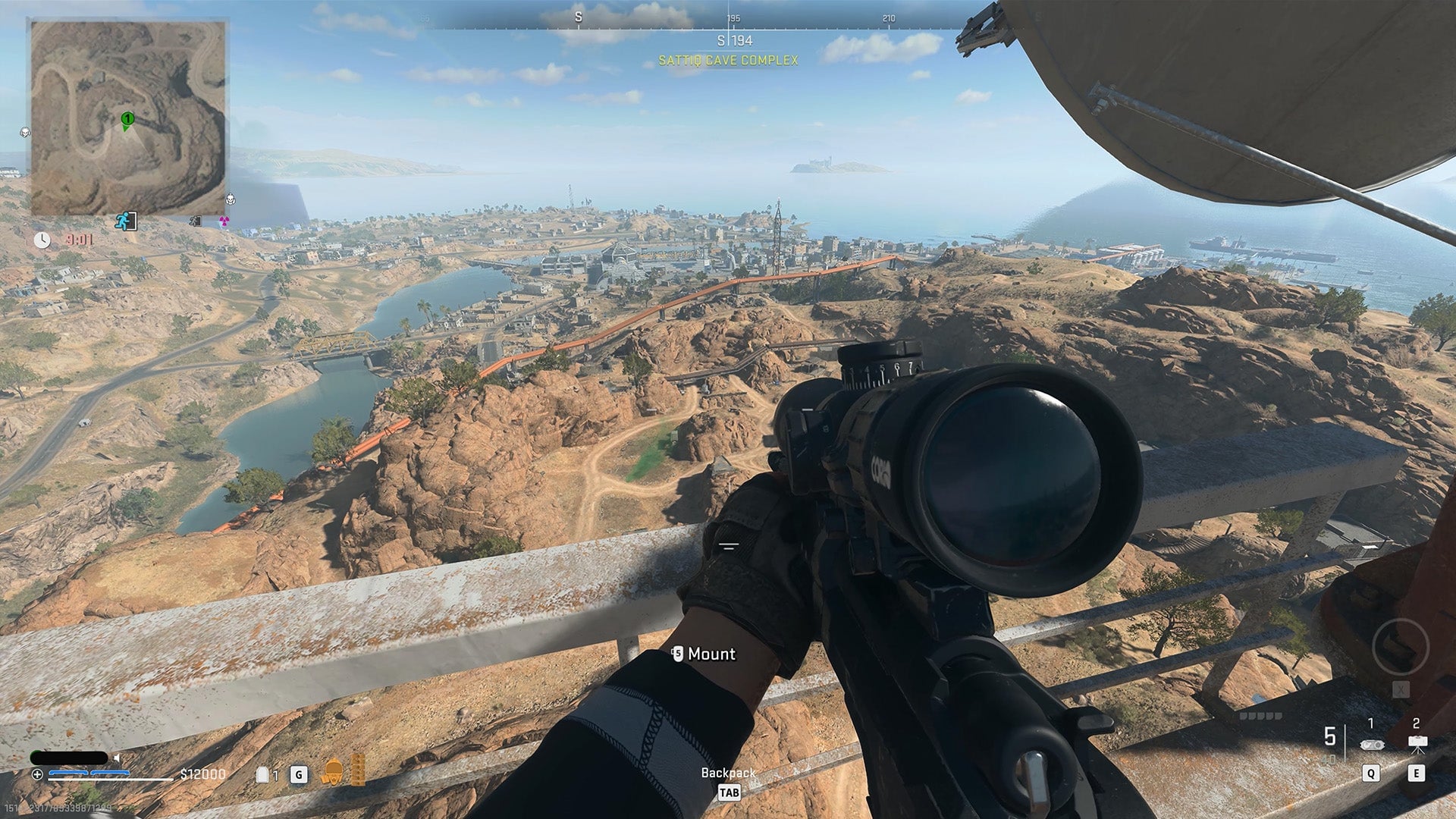Click the G grenade equipment icon
The image size is (1456, 819).
coord(299,774)
